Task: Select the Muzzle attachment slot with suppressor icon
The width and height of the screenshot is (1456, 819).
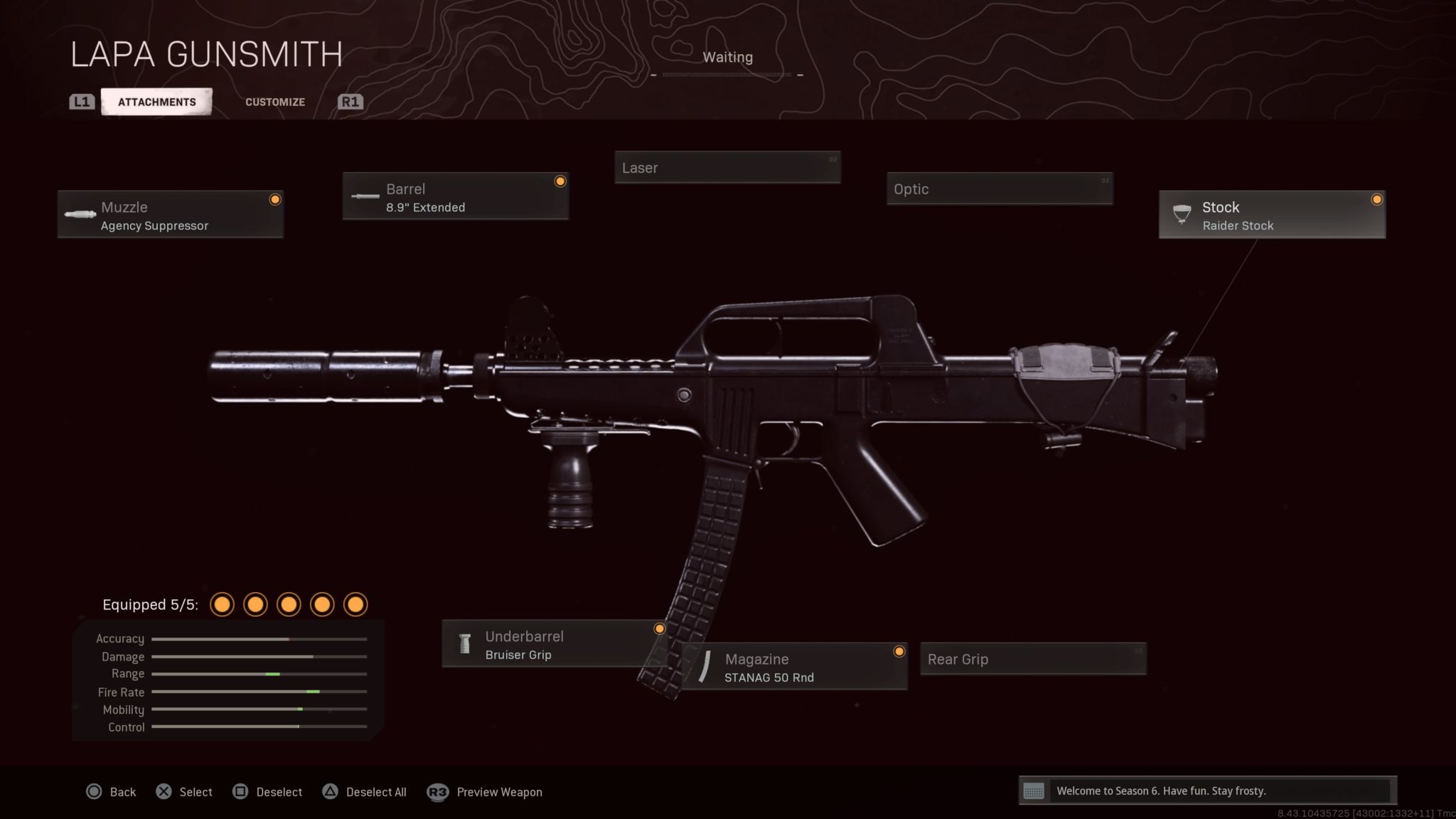Action: pos(80,214)
